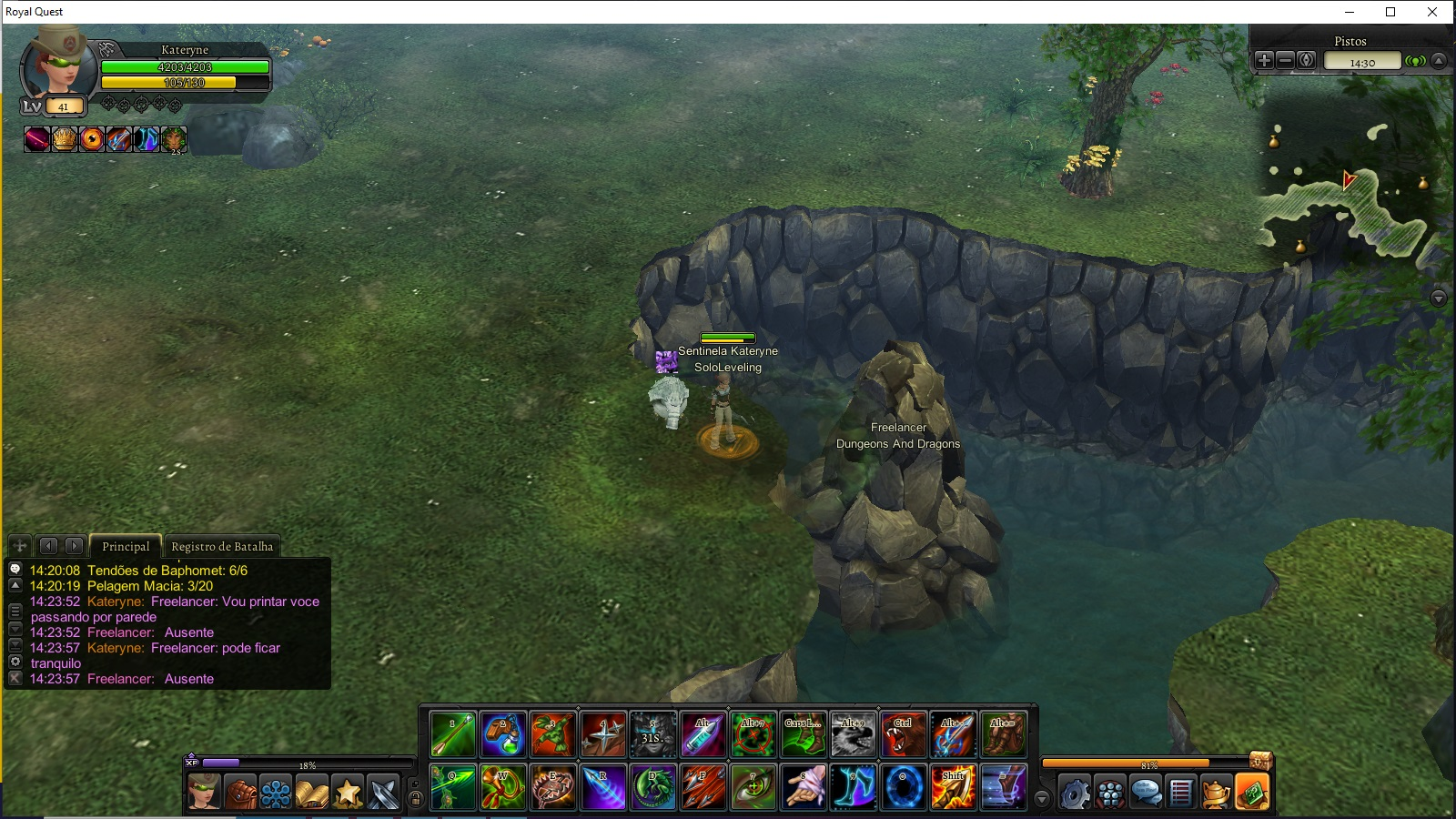
Task: Toggle the hotbar padlock lock
Action: pos(415,799)
